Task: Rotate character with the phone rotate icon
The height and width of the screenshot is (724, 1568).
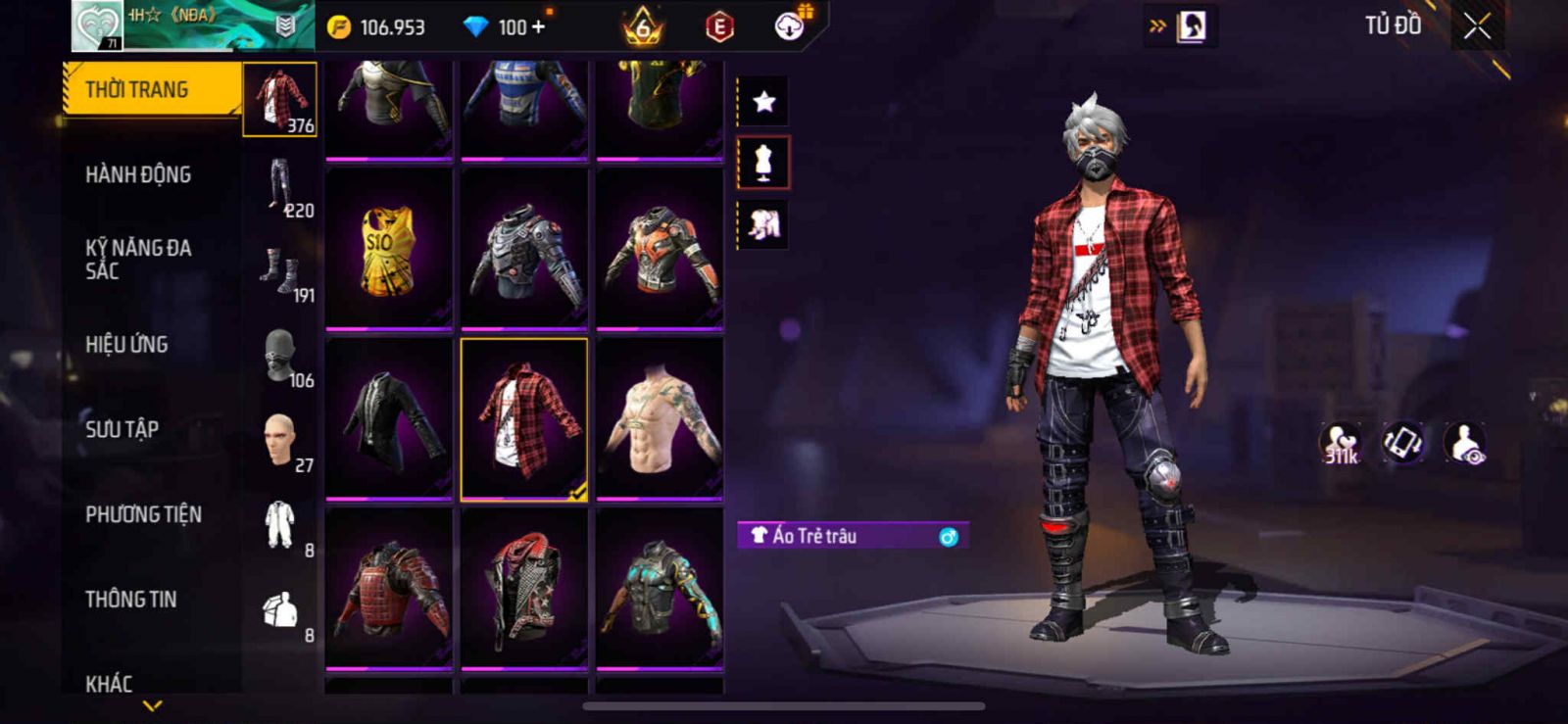Action: click(1403, 443)
